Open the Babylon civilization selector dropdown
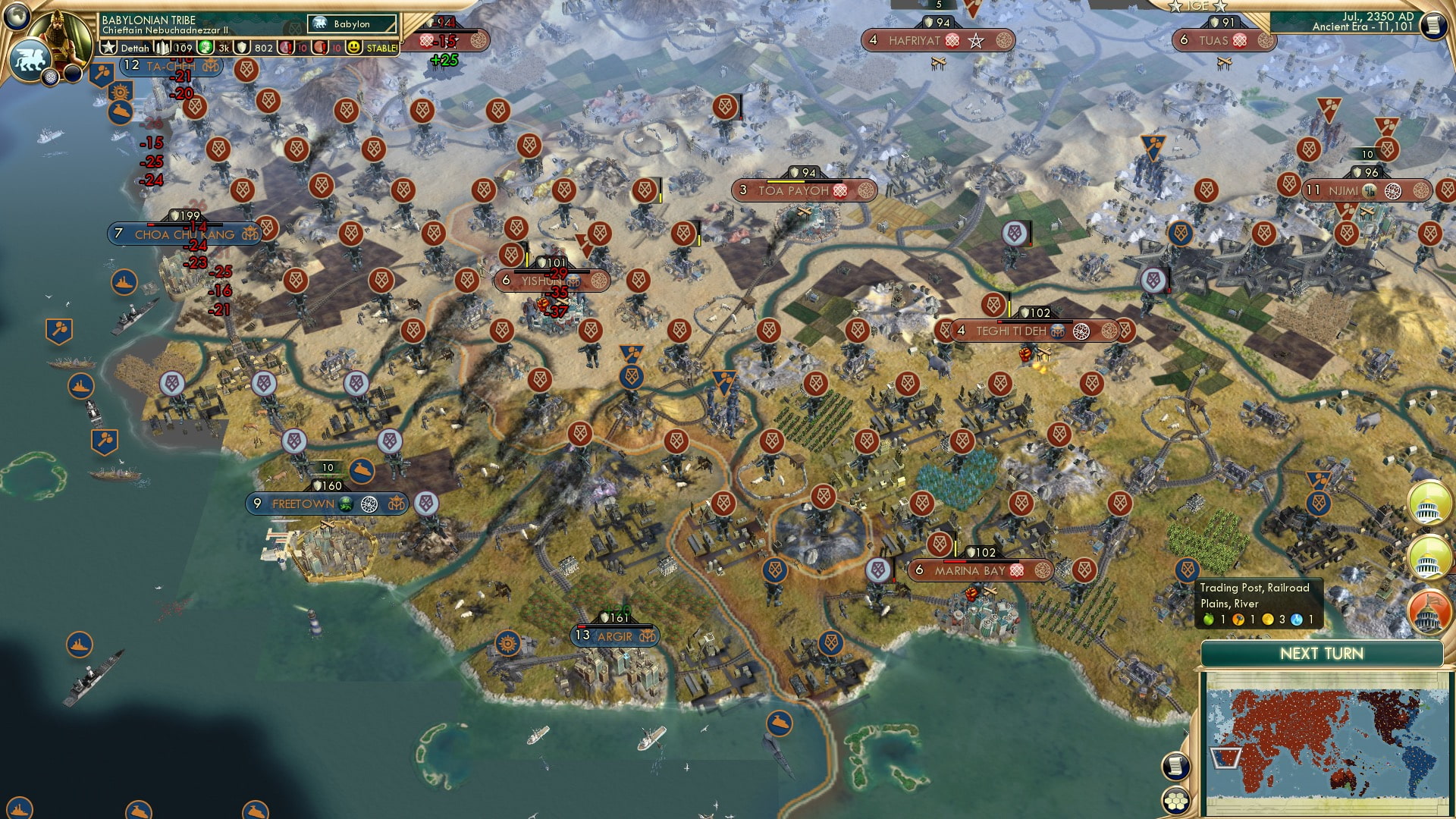This screenshot has width=1456, height=819. click(x=353, y=24)
